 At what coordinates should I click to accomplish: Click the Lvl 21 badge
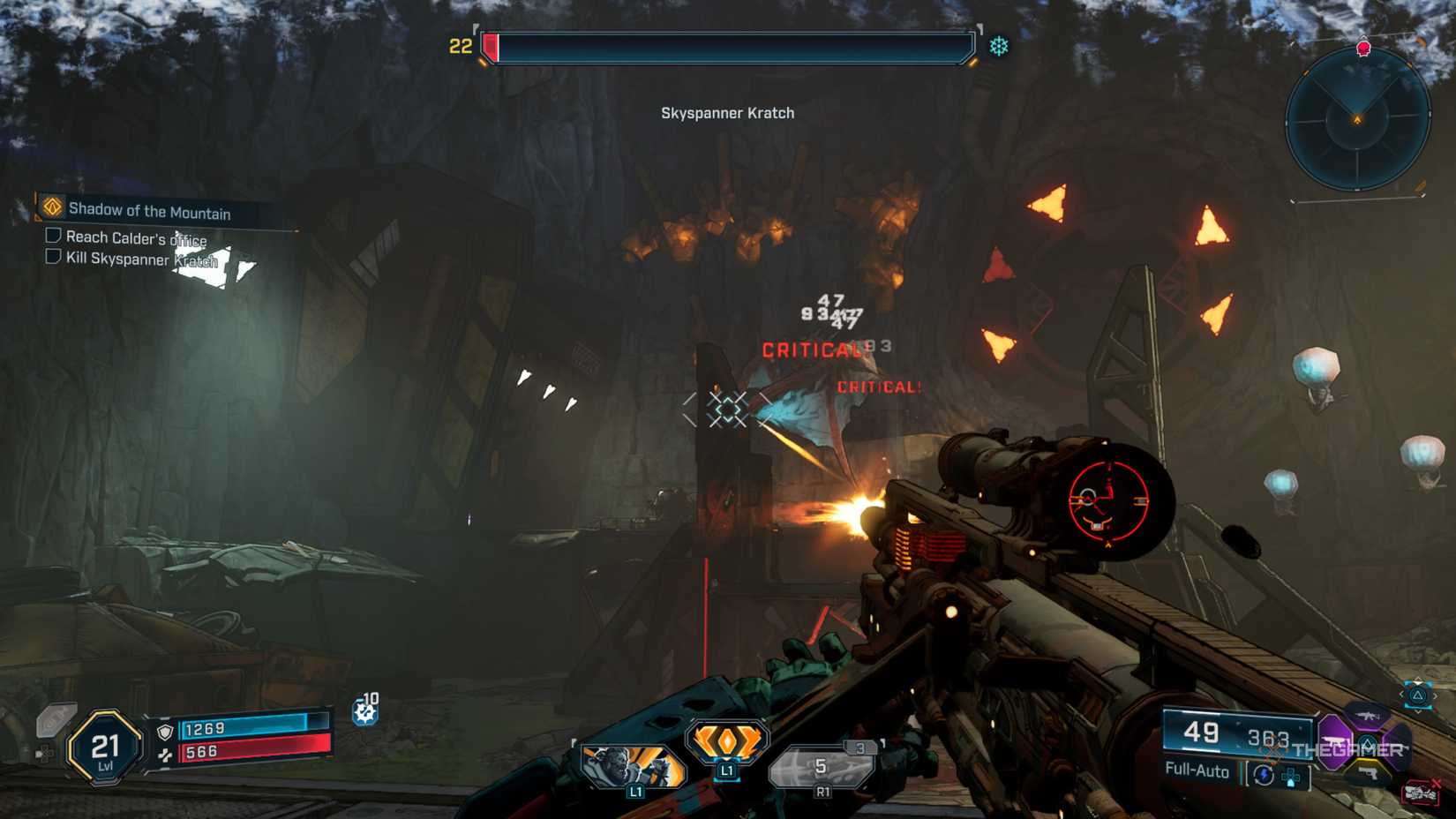(103, 749)
